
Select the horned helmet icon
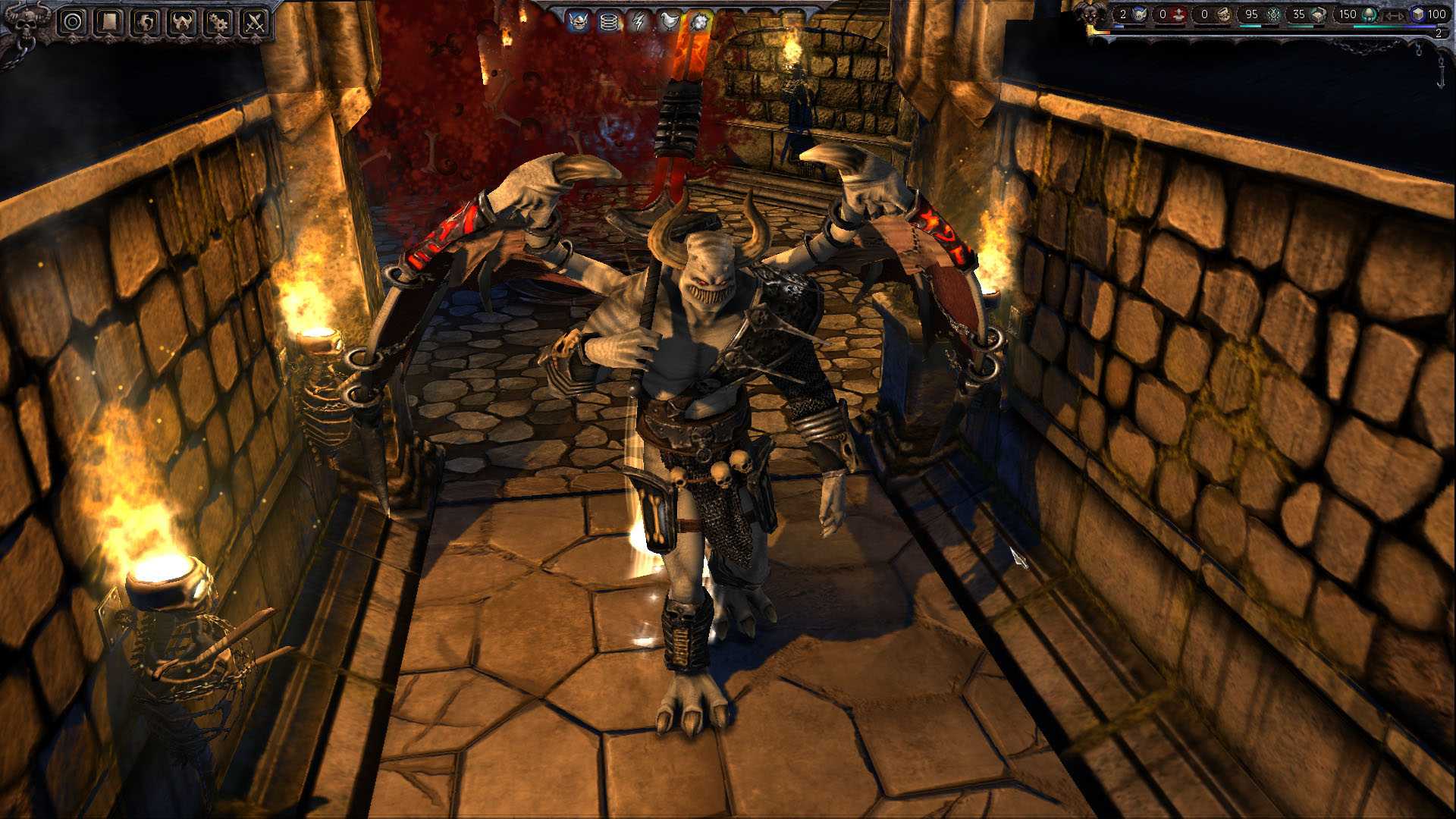(x=180, y=20)
